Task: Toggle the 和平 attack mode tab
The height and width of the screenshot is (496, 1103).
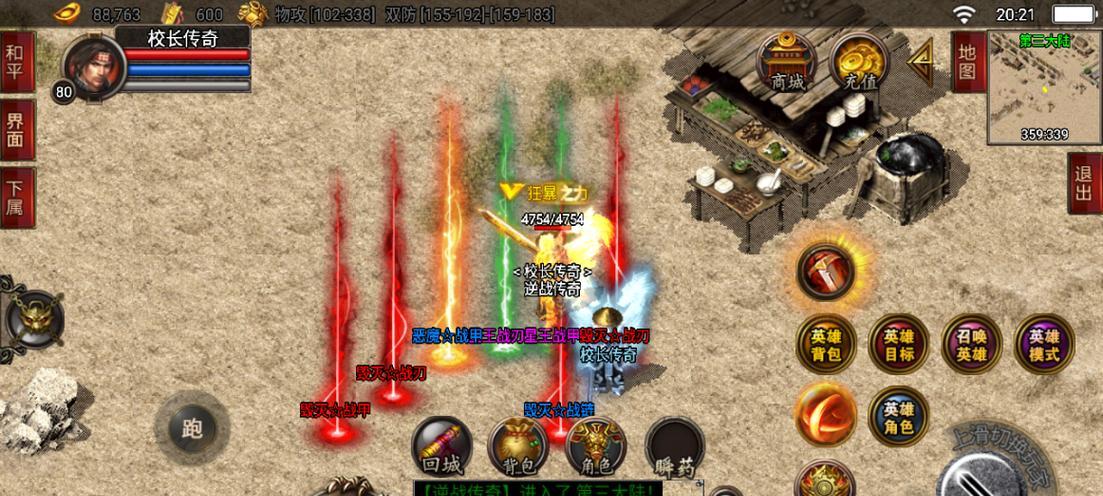Action: 17,62
